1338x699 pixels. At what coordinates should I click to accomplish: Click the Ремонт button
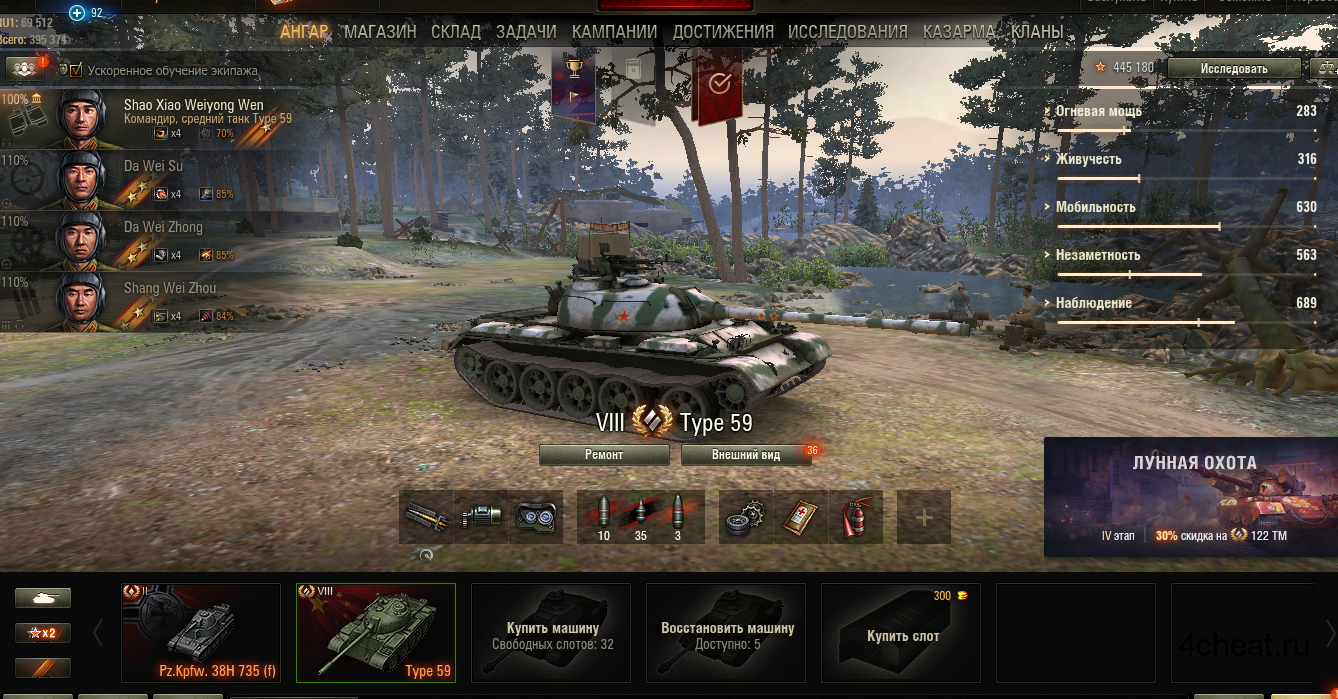click(x=604, y=455)
